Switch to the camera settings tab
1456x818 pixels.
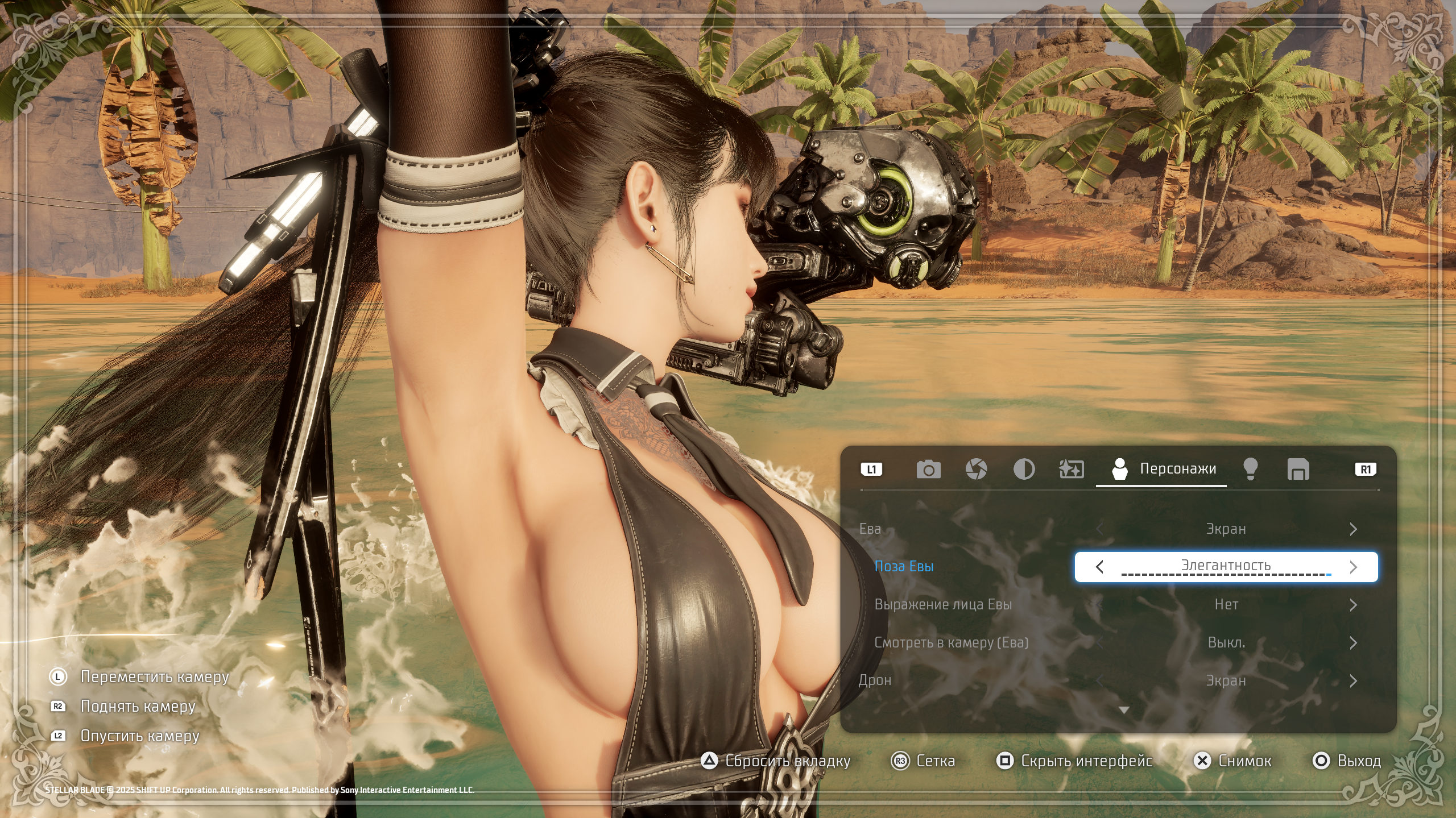[x=928, y=470]
